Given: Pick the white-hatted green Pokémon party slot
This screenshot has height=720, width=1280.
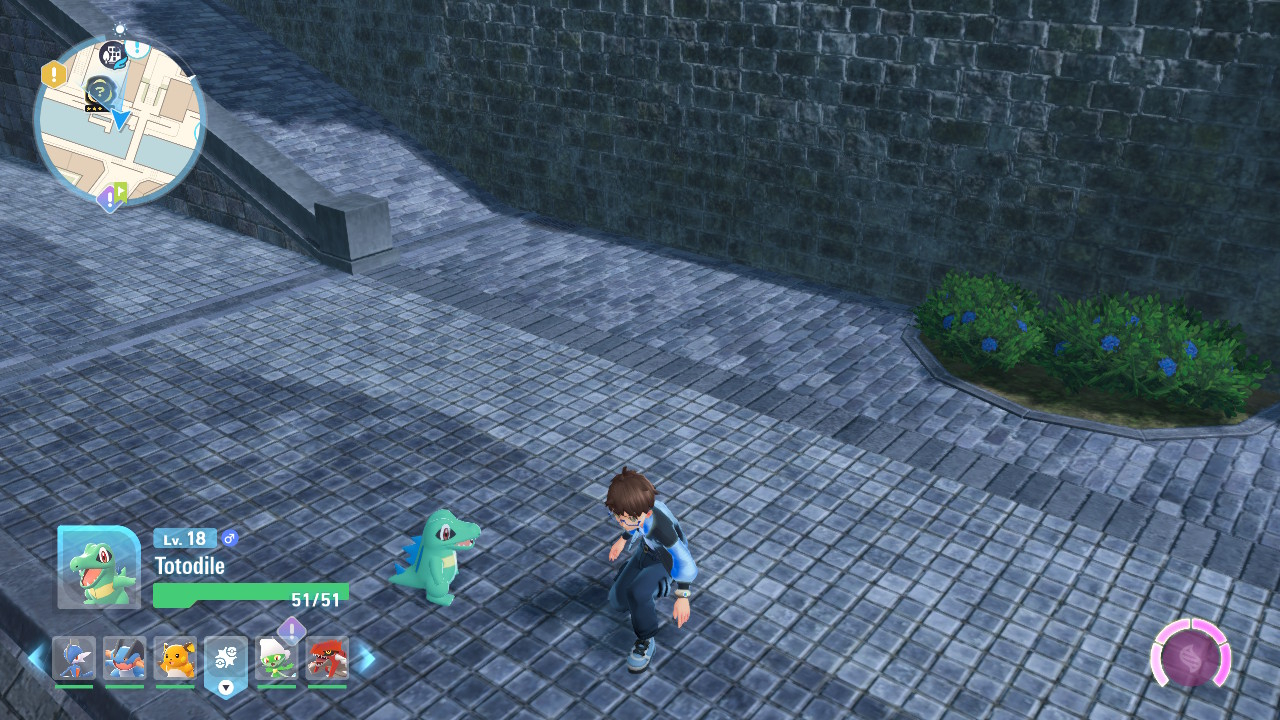Looking at the screenshot, I should point(276,658).
